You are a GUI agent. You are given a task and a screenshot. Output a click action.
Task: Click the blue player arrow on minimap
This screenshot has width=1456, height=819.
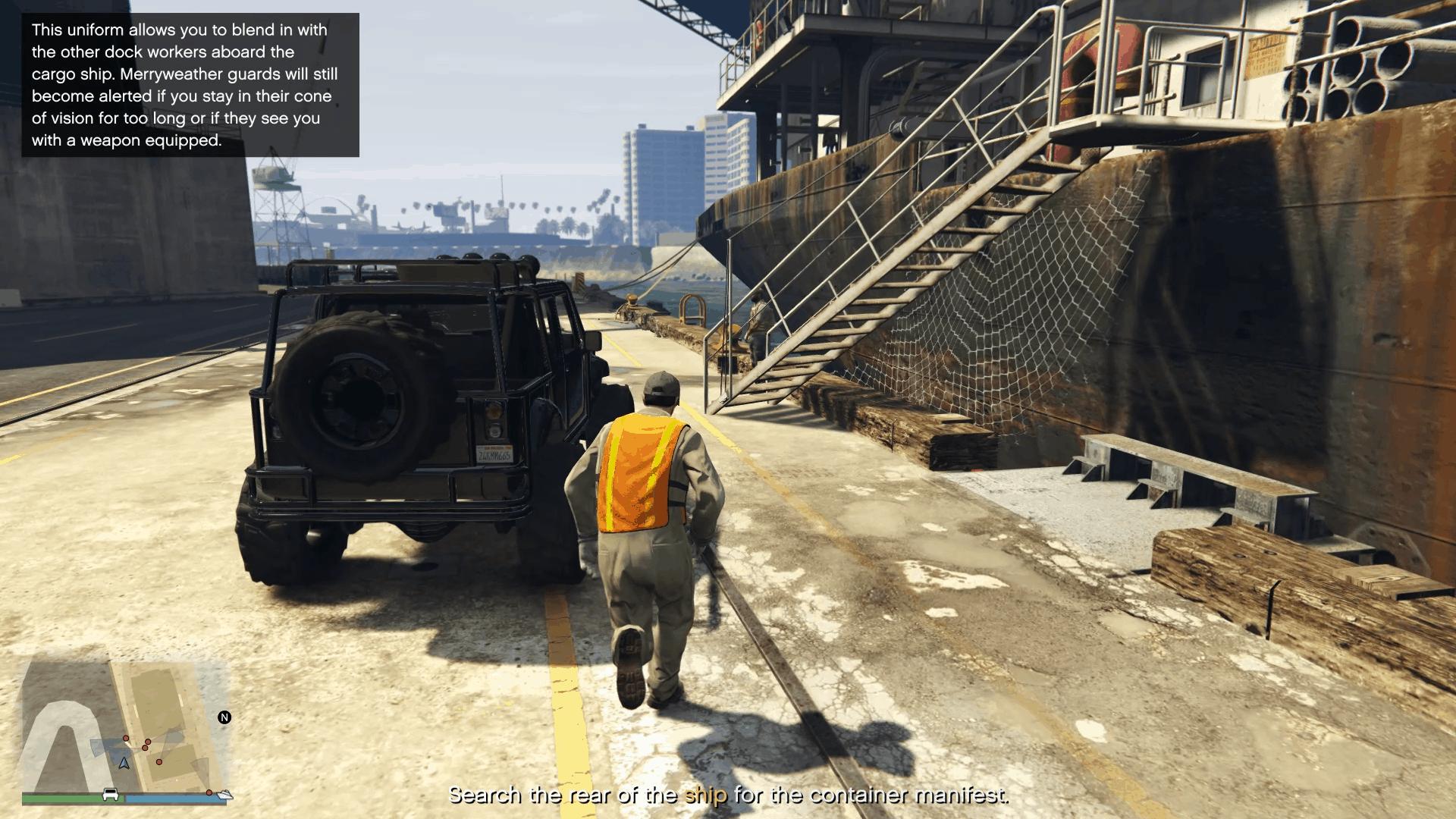124,762
